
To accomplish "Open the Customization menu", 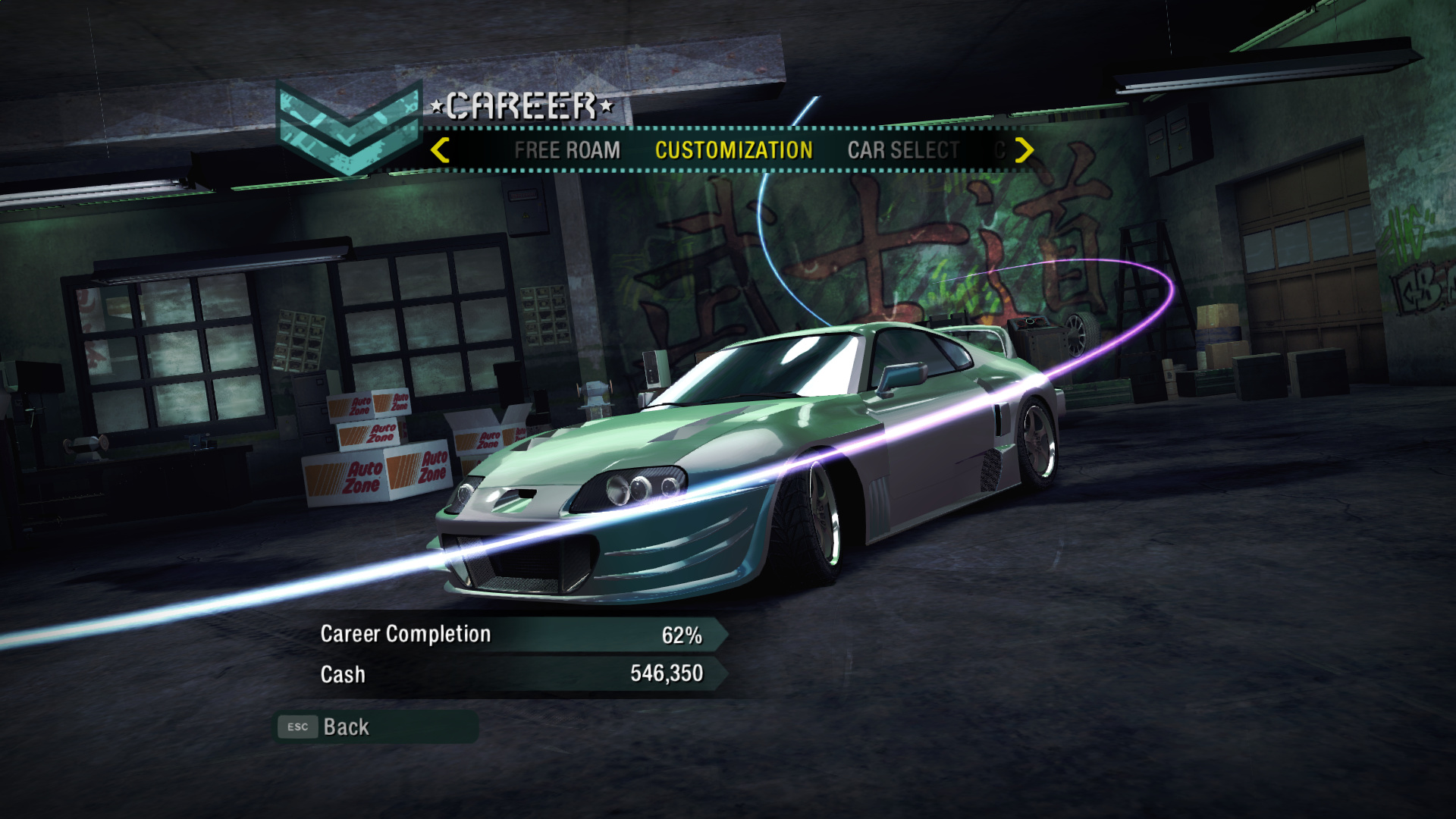I will click(733, 150).
